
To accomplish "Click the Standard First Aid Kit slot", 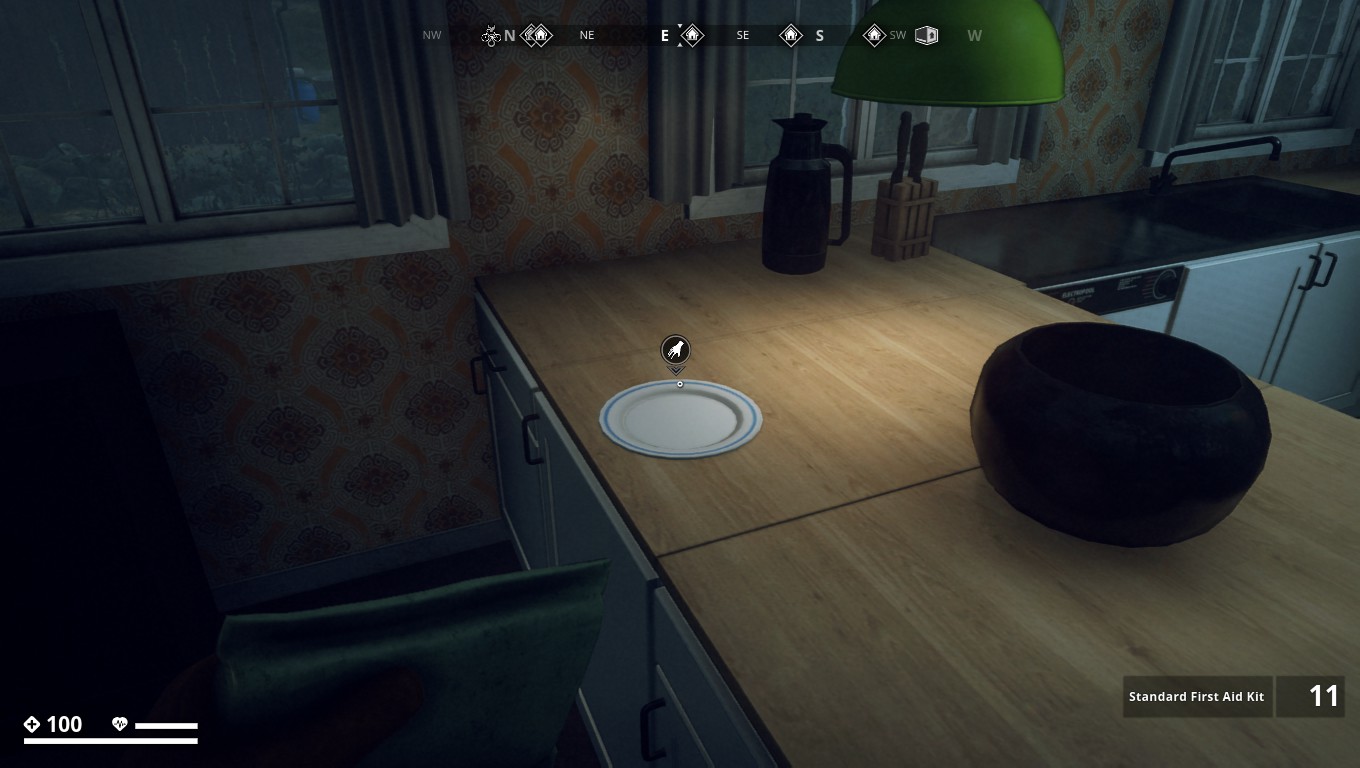I will tap(1197, 696).
